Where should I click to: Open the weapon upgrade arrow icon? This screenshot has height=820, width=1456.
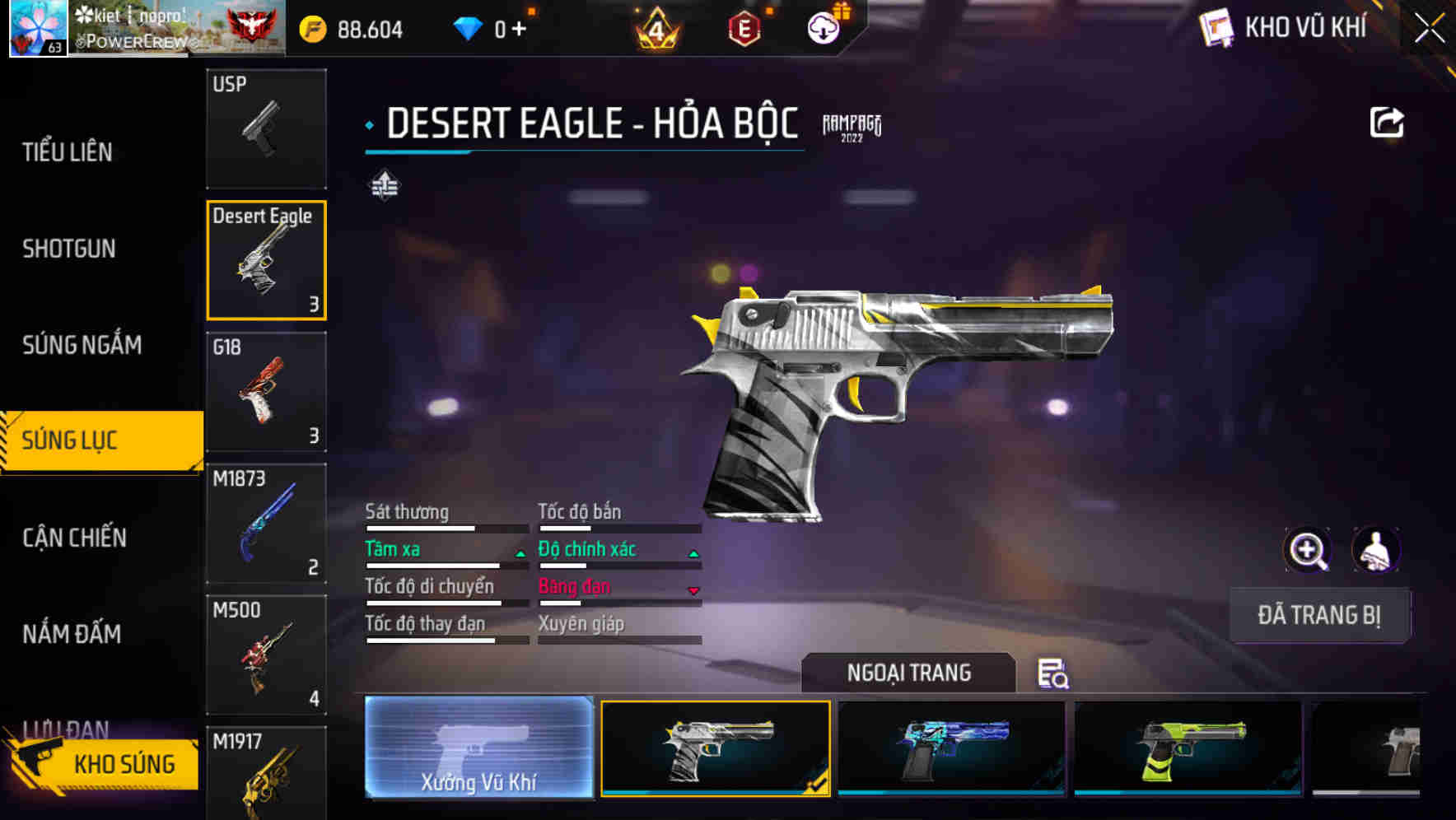tap(385, 185)
